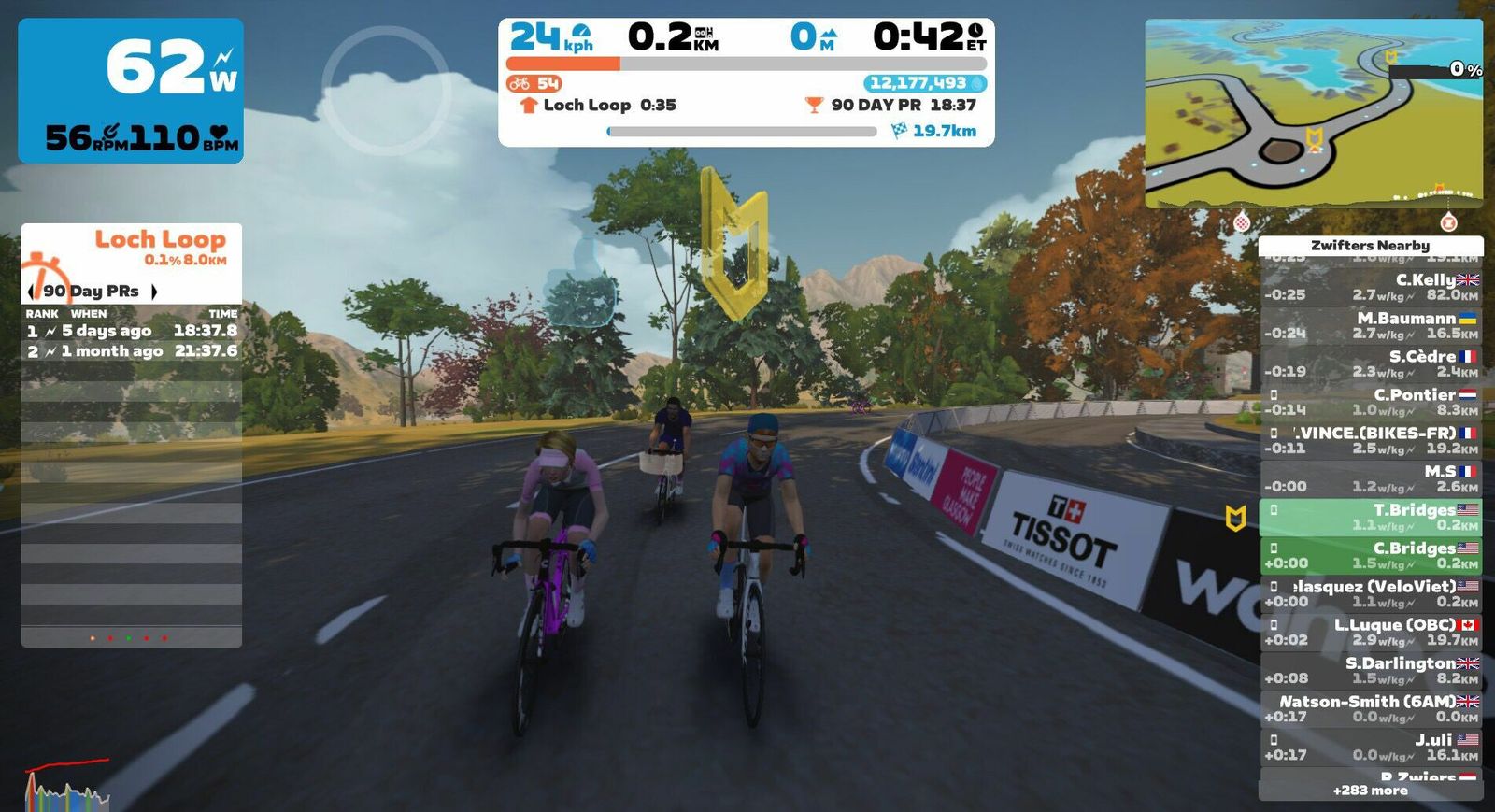Choose the Watson-Smith (6AM) rider row
Viewport: 1495px width, 812px height.
(x=1371, y=708)
